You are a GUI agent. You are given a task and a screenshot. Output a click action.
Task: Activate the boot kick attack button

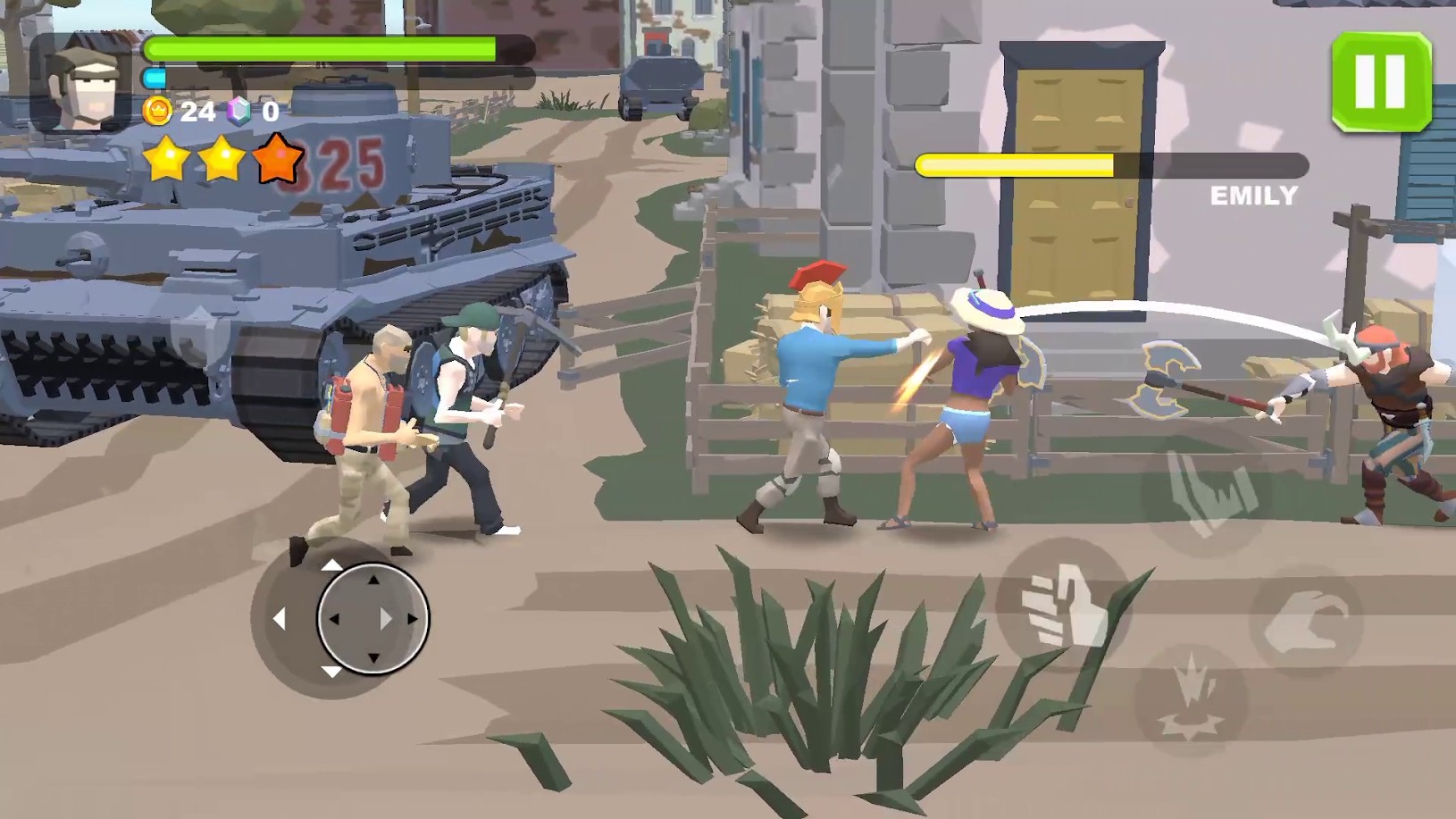1205,493
